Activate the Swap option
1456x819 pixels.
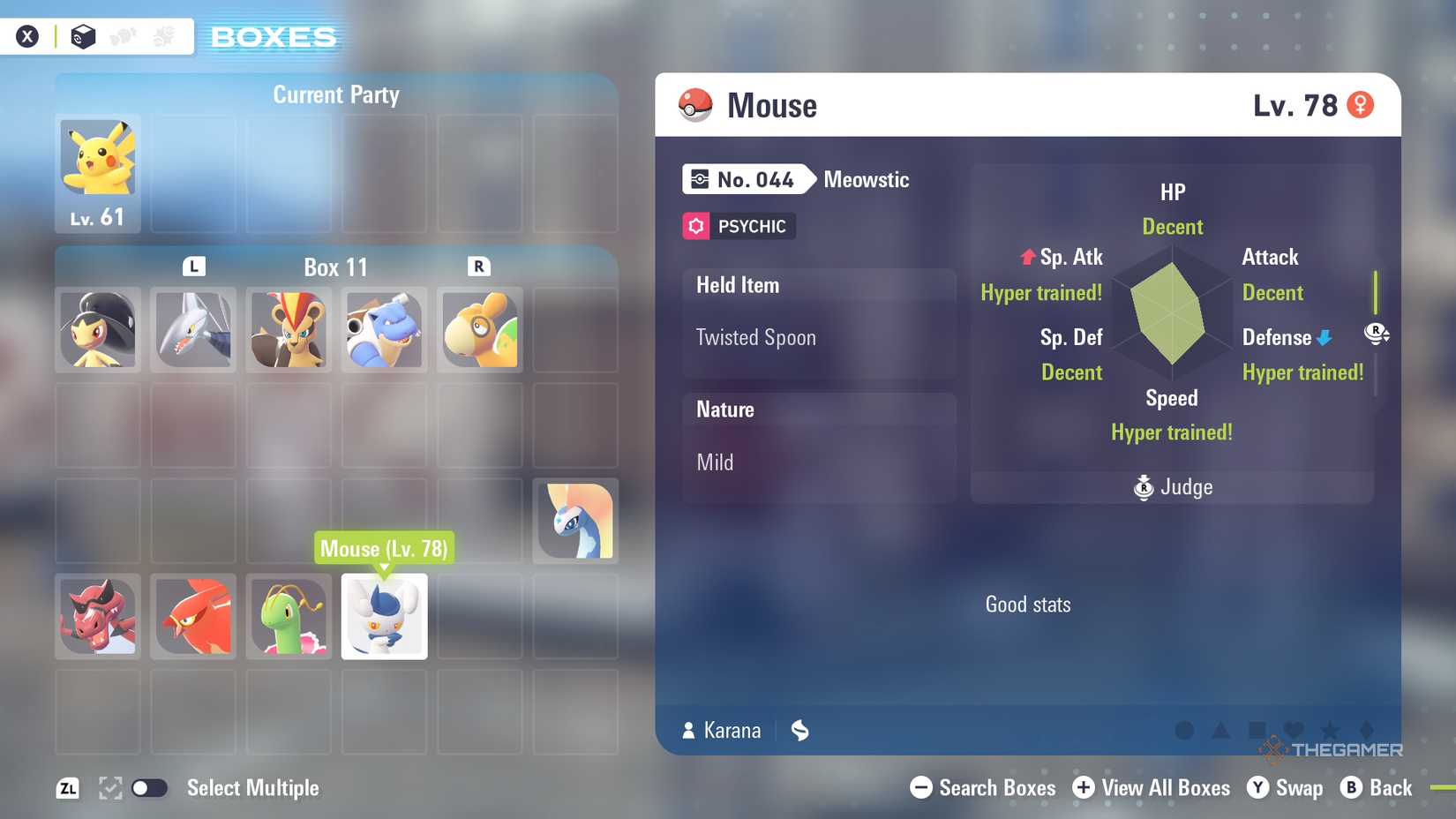tap(1285, 788)
